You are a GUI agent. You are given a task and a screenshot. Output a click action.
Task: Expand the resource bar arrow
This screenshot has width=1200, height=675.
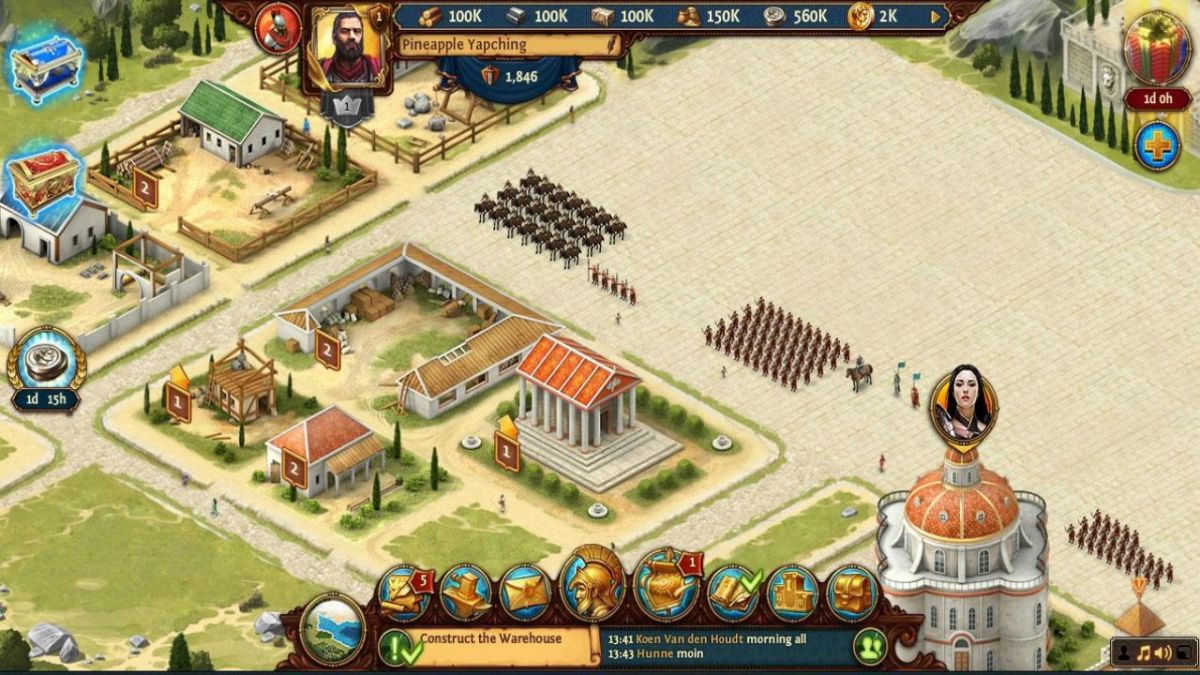pos(936,16)
